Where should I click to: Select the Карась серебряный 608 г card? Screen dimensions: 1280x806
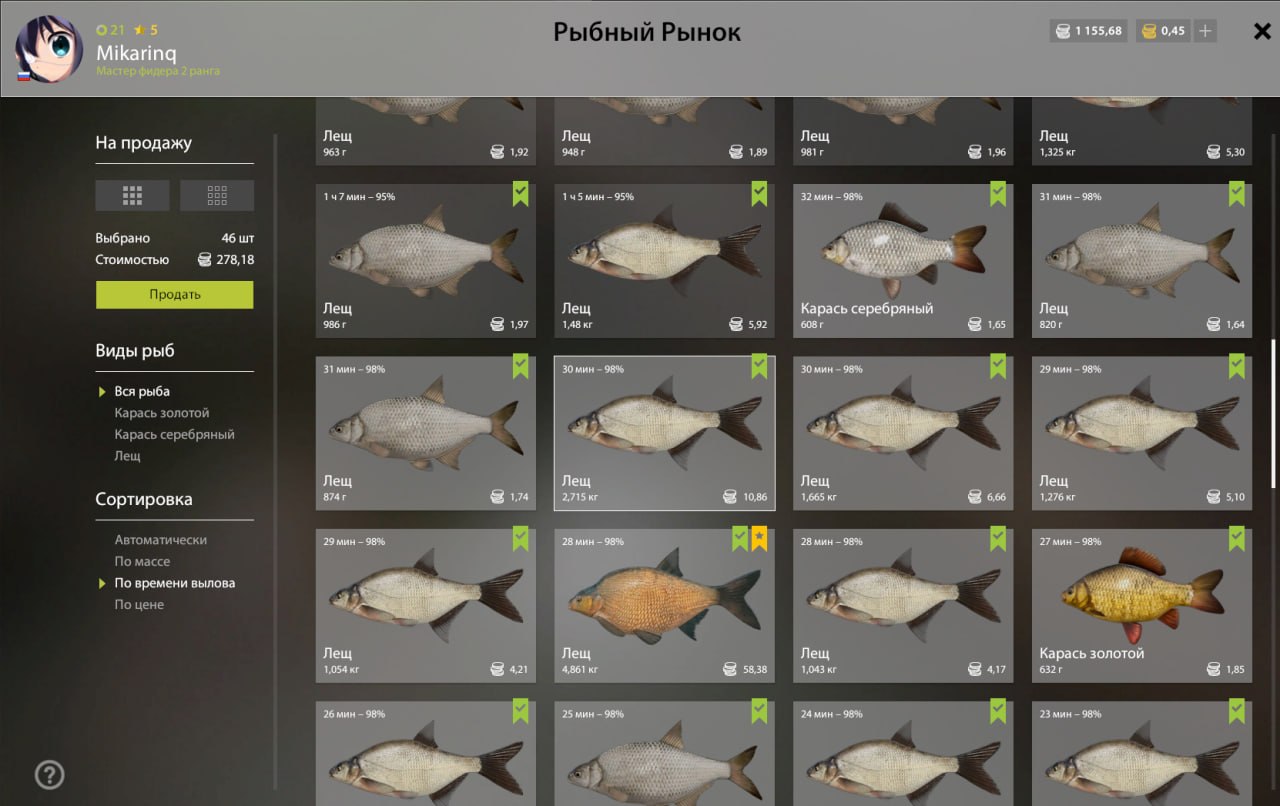[902, 260]
